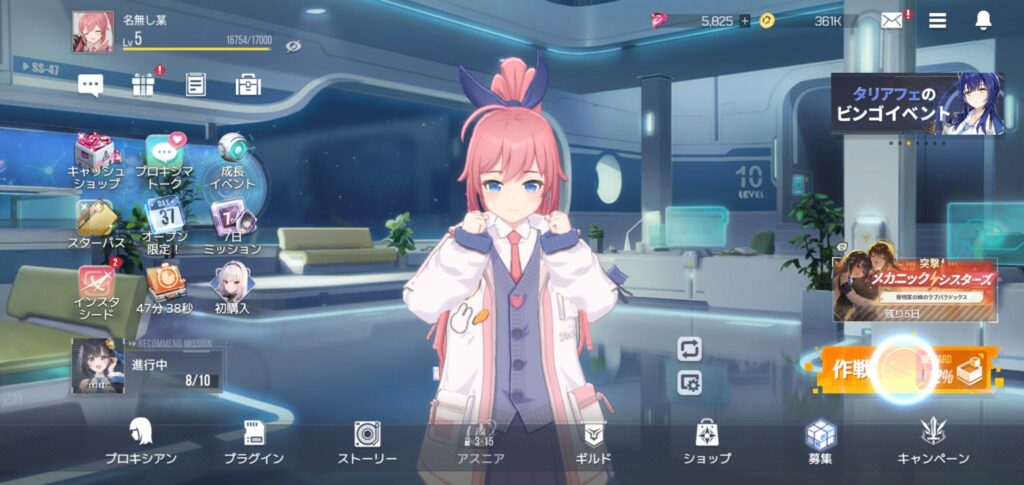Image resolution: width=1024 pixels, height=485 pixels.
Task: Open the メカニックシスターズ event banner
Action: tap(917, 288)
